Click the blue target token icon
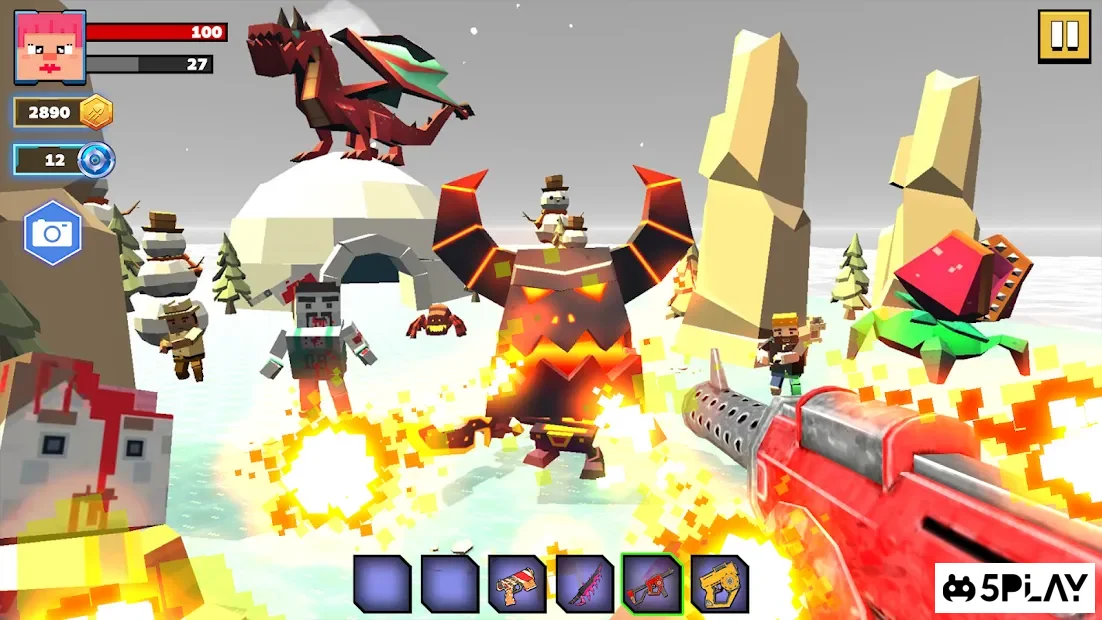Image resolution: width=1102 pixels, height=620 pixels. (x=97, y=160)
